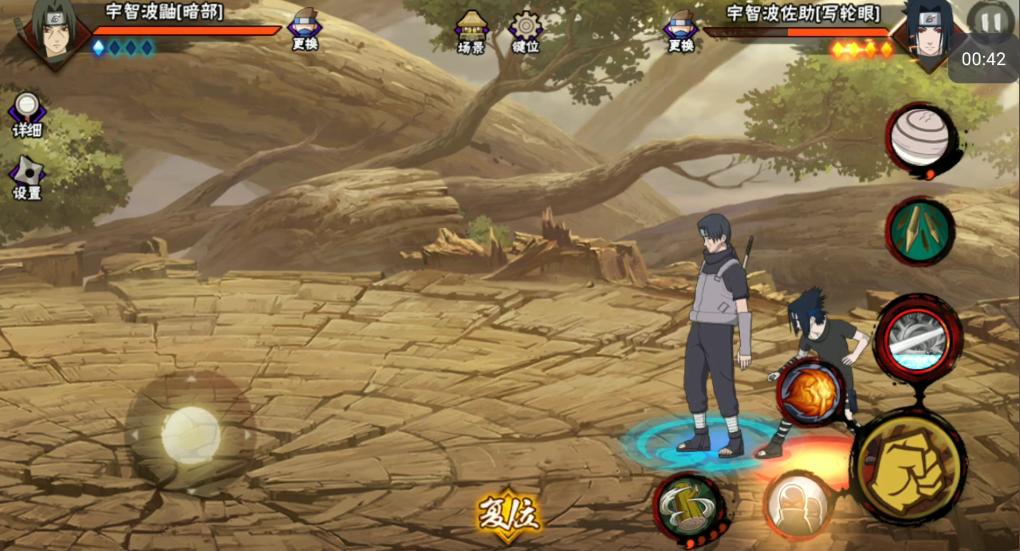The image size is (1020, 551).
Task: Activate the white striped ball summon
Action: tap(920, 137)
